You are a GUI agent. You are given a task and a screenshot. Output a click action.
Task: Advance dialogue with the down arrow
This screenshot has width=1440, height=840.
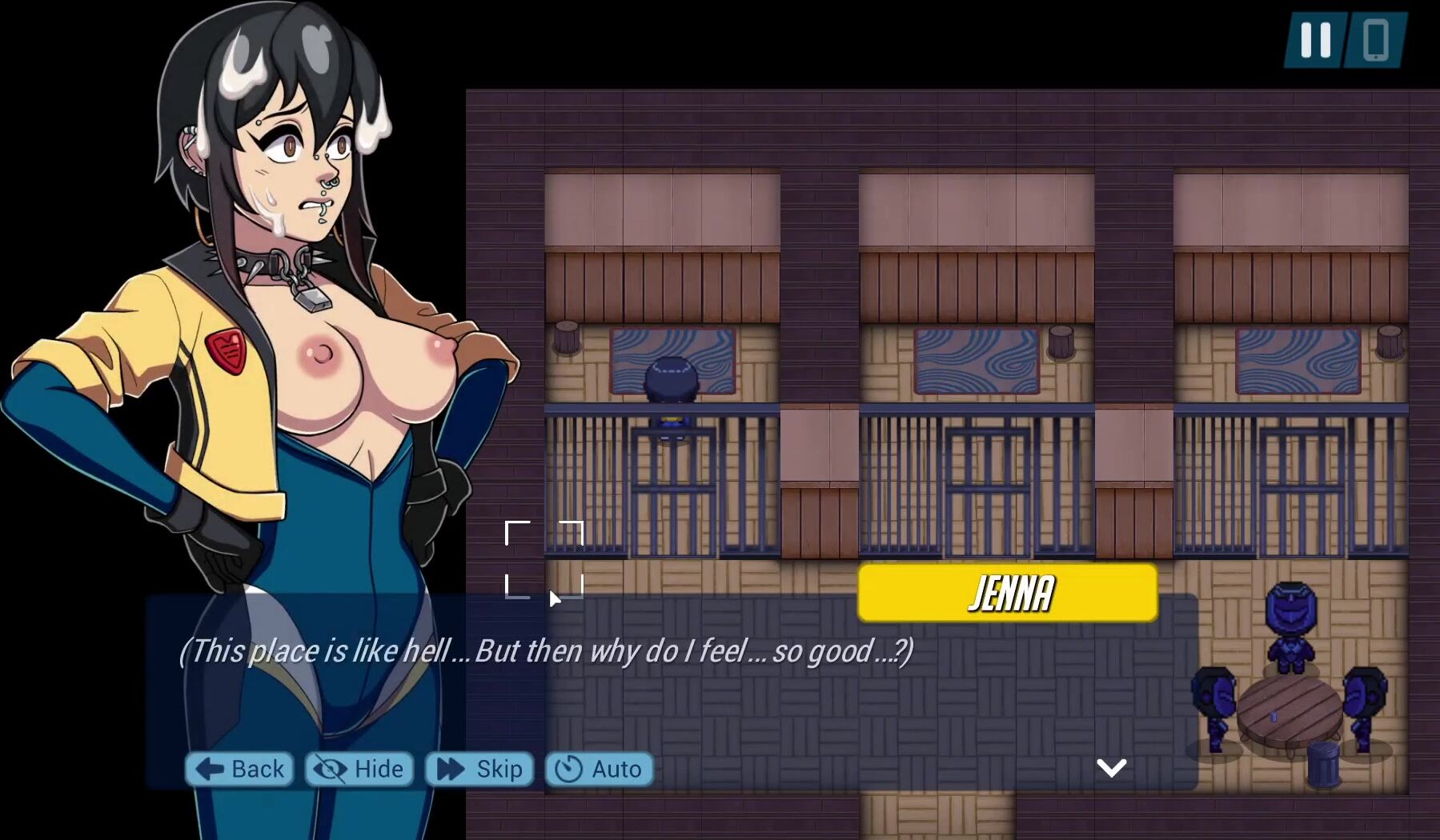[1111, 768]
